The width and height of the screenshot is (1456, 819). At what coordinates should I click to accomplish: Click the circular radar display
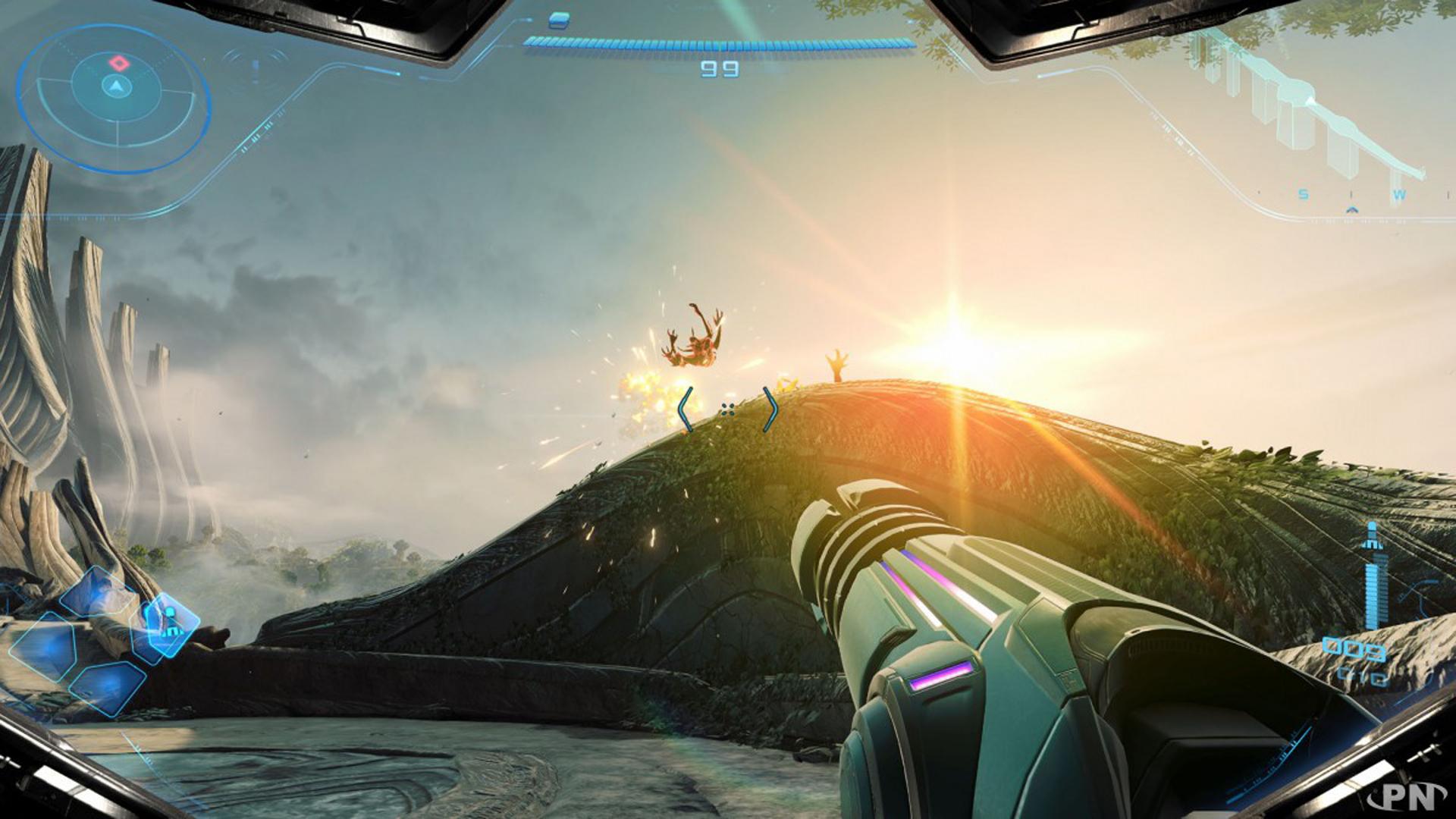point(115,97)
